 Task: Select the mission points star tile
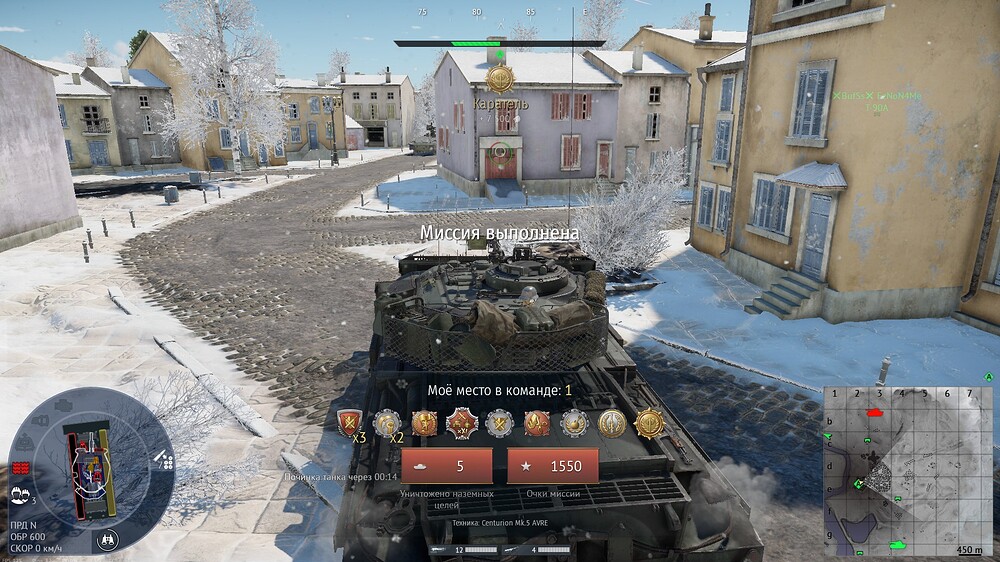pyautogui.click(x=553, y=466)
